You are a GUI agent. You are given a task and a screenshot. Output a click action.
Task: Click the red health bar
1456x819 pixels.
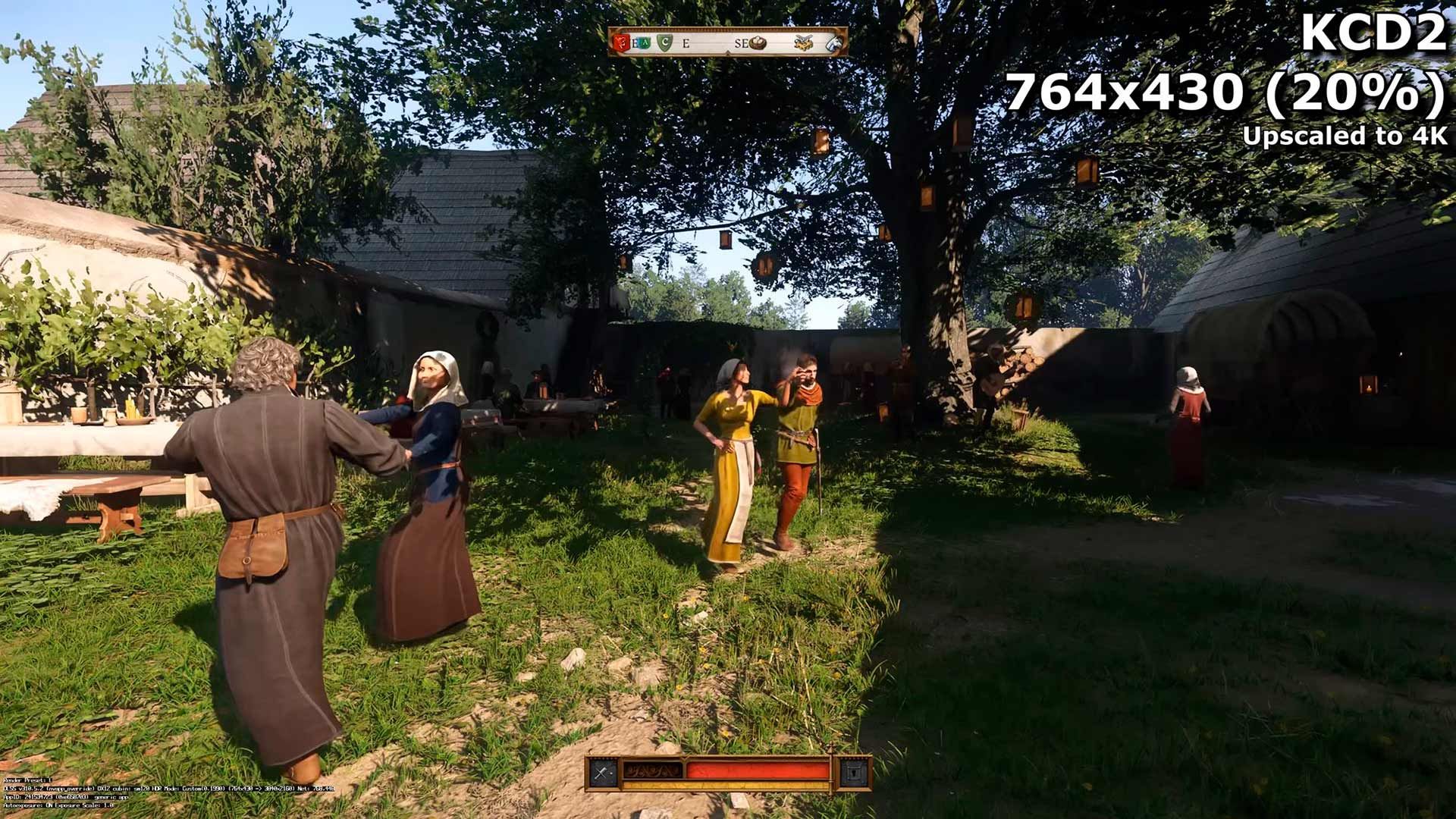point(758,770)
